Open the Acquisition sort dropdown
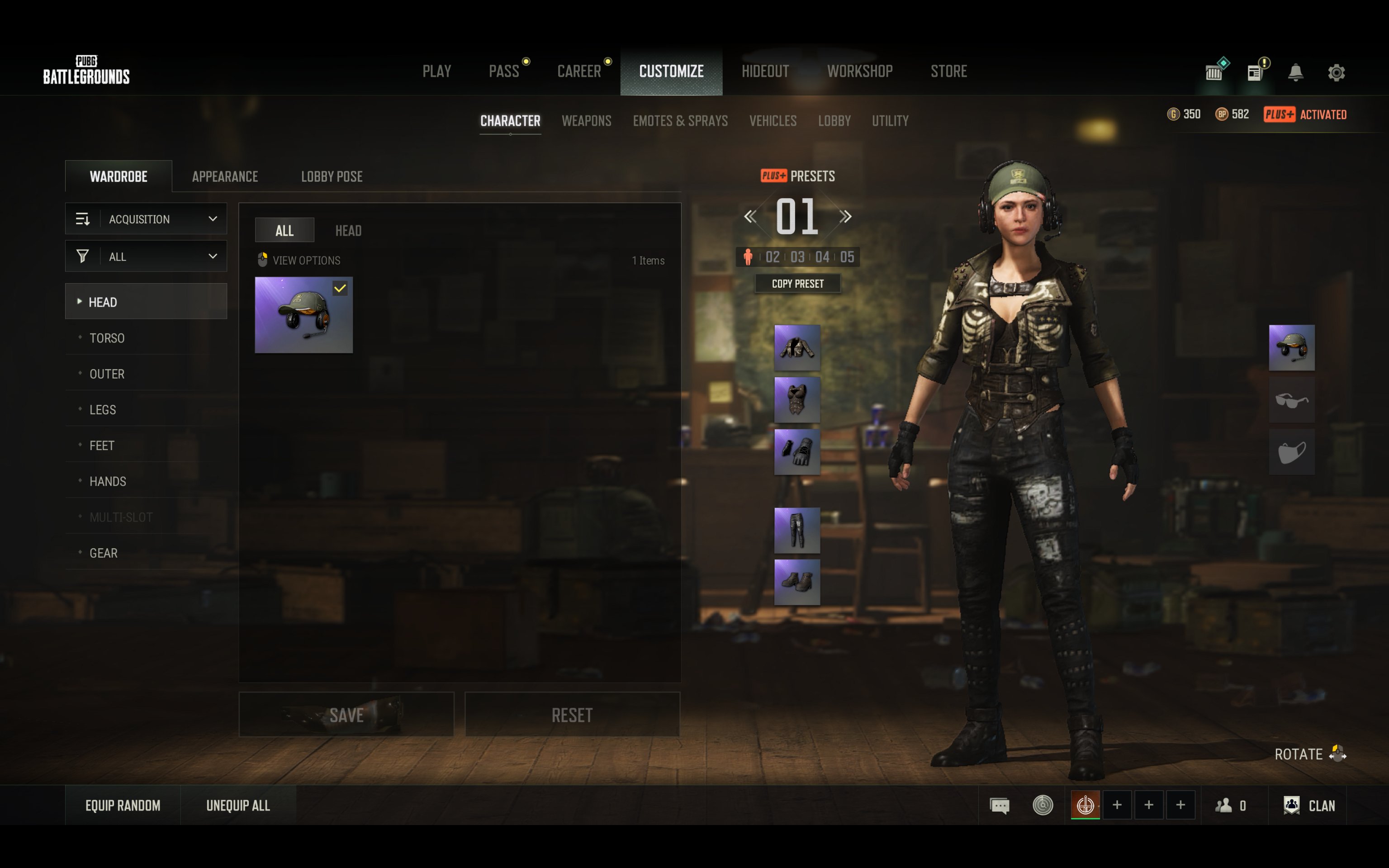Viewport: 1389px width, 868px height. point(147,219)
